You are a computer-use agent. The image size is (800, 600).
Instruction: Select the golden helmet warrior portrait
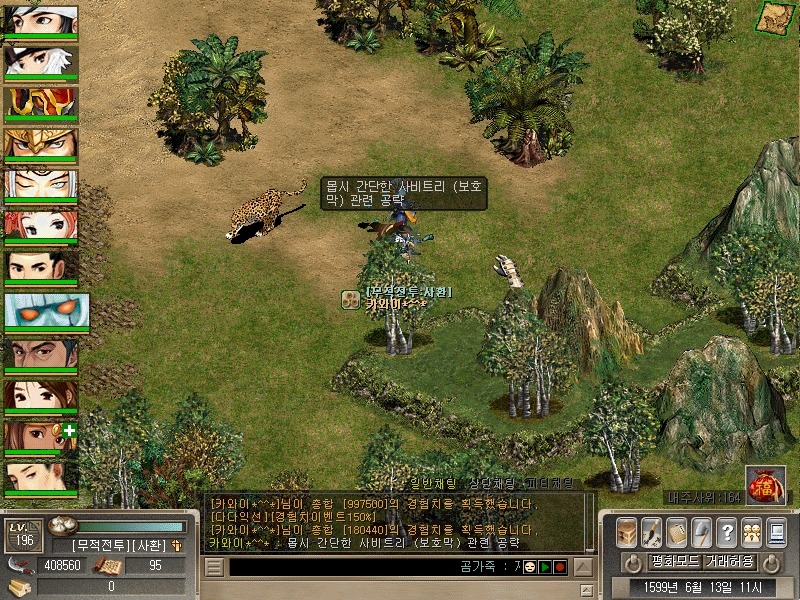click(x=40, y=144)
